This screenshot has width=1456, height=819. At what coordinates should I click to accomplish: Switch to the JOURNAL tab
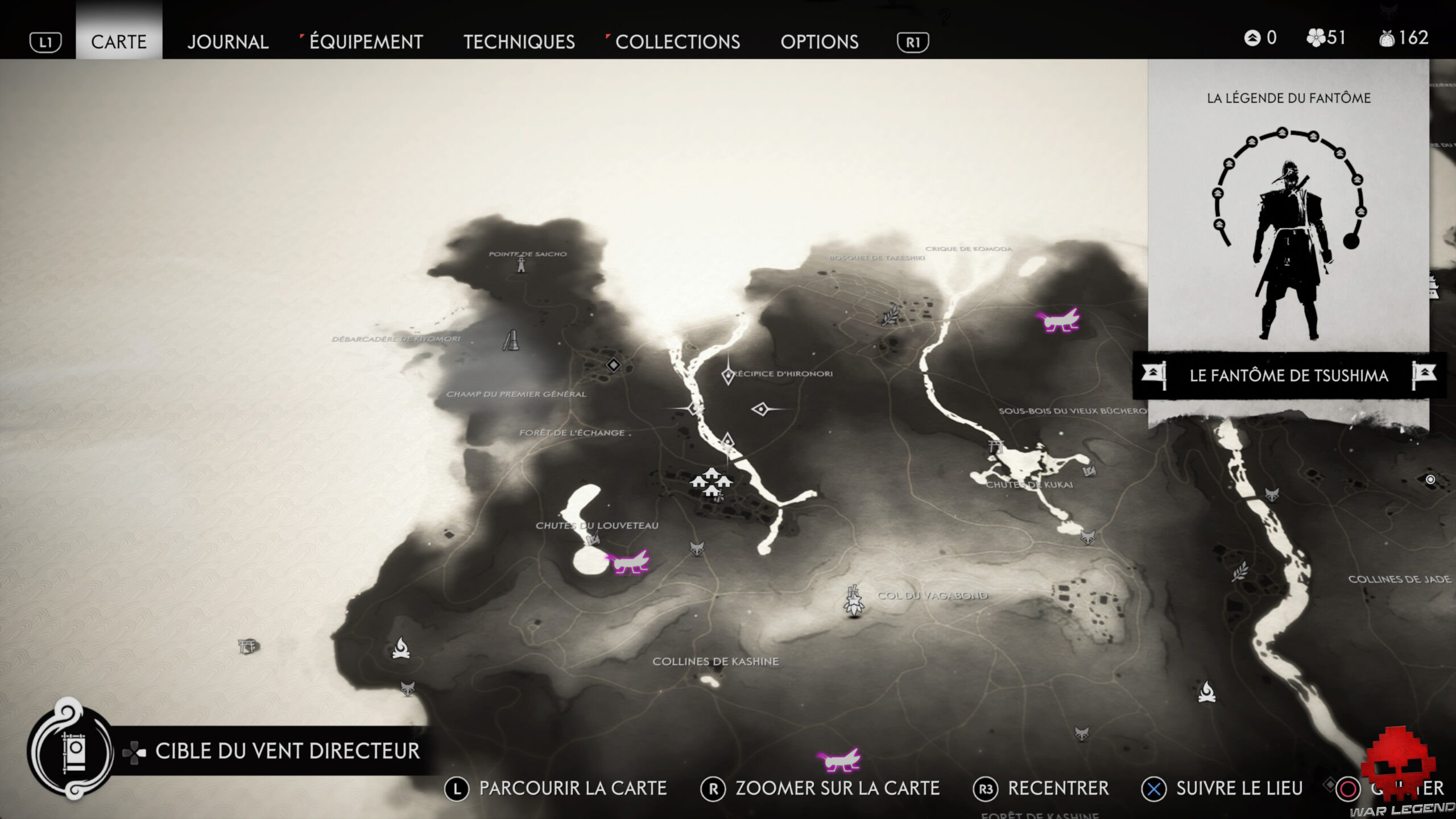(228, 42)
